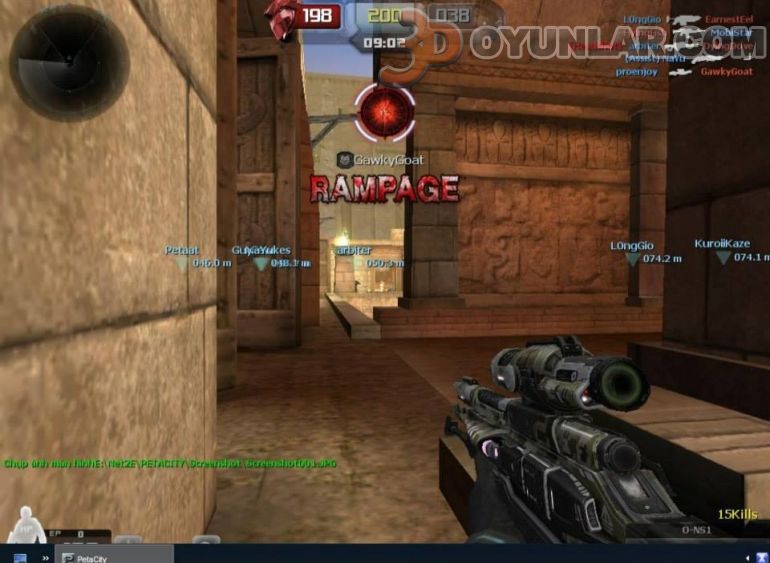The width and height of the screenshot is (770, 563).
Task: Select the LOngGio teammate marker
Action: tap(632, 258)
